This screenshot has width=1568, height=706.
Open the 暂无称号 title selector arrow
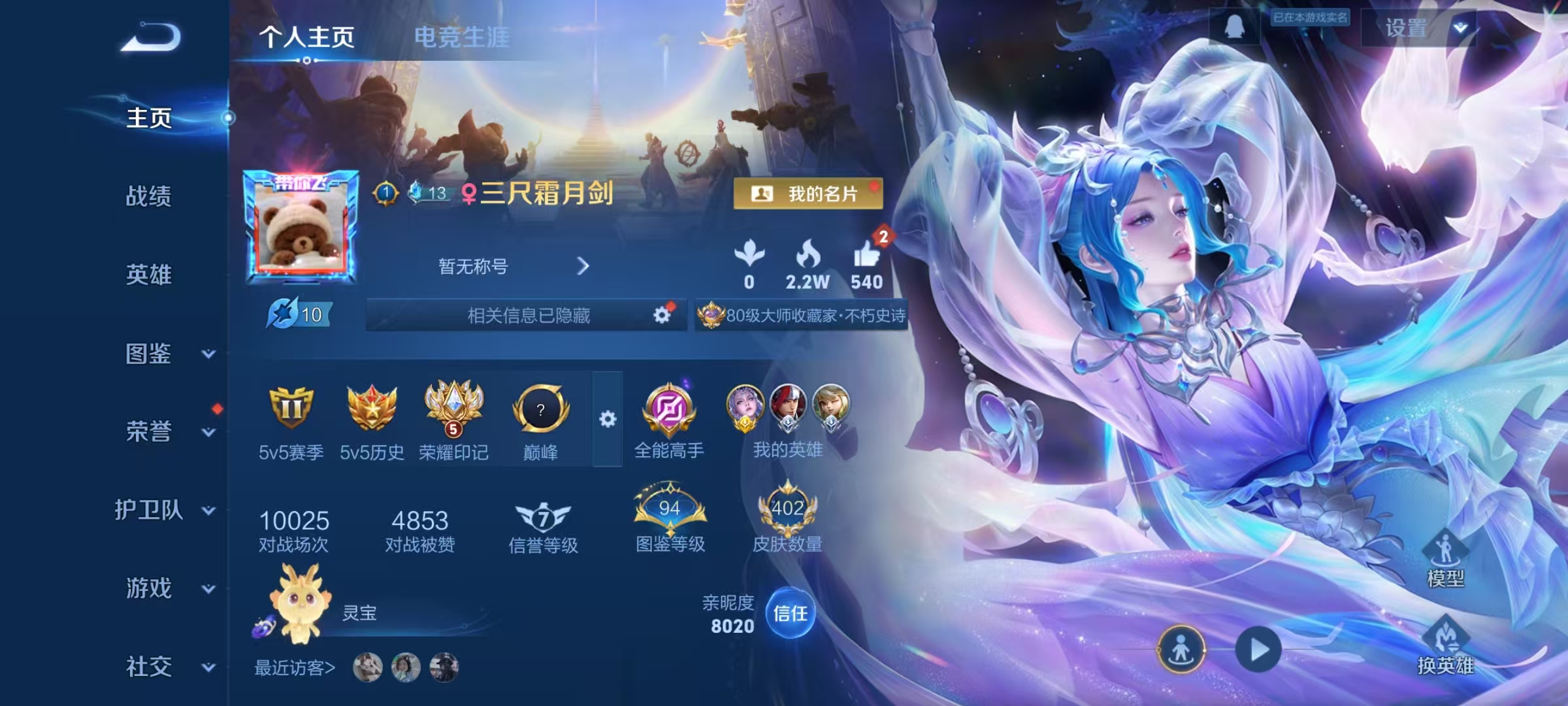pyautogui.click(x=583, y=266)
